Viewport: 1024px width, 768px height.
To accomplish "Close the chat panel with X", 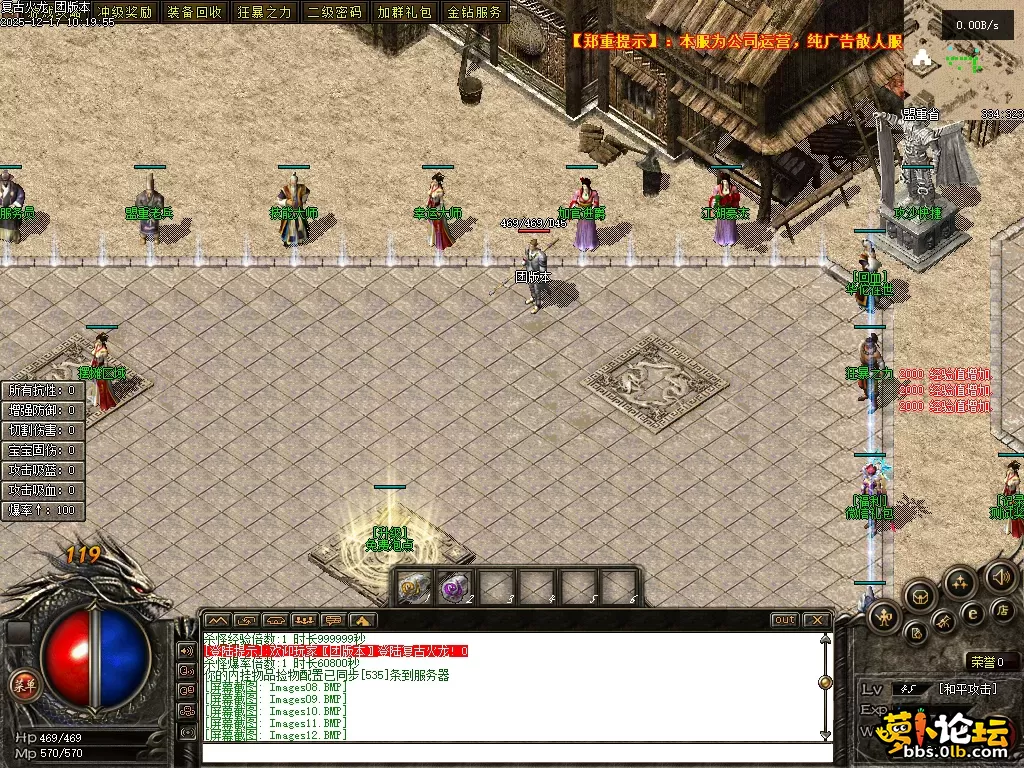I will [x=817, y=620].
